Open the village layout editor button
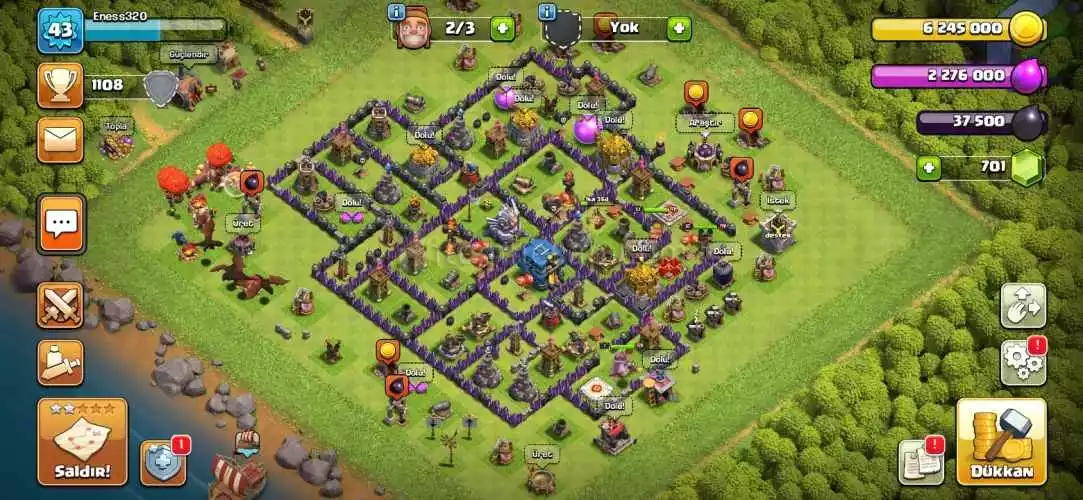This screenshot has height=500, width=1083. click(x=1023, y=305)
